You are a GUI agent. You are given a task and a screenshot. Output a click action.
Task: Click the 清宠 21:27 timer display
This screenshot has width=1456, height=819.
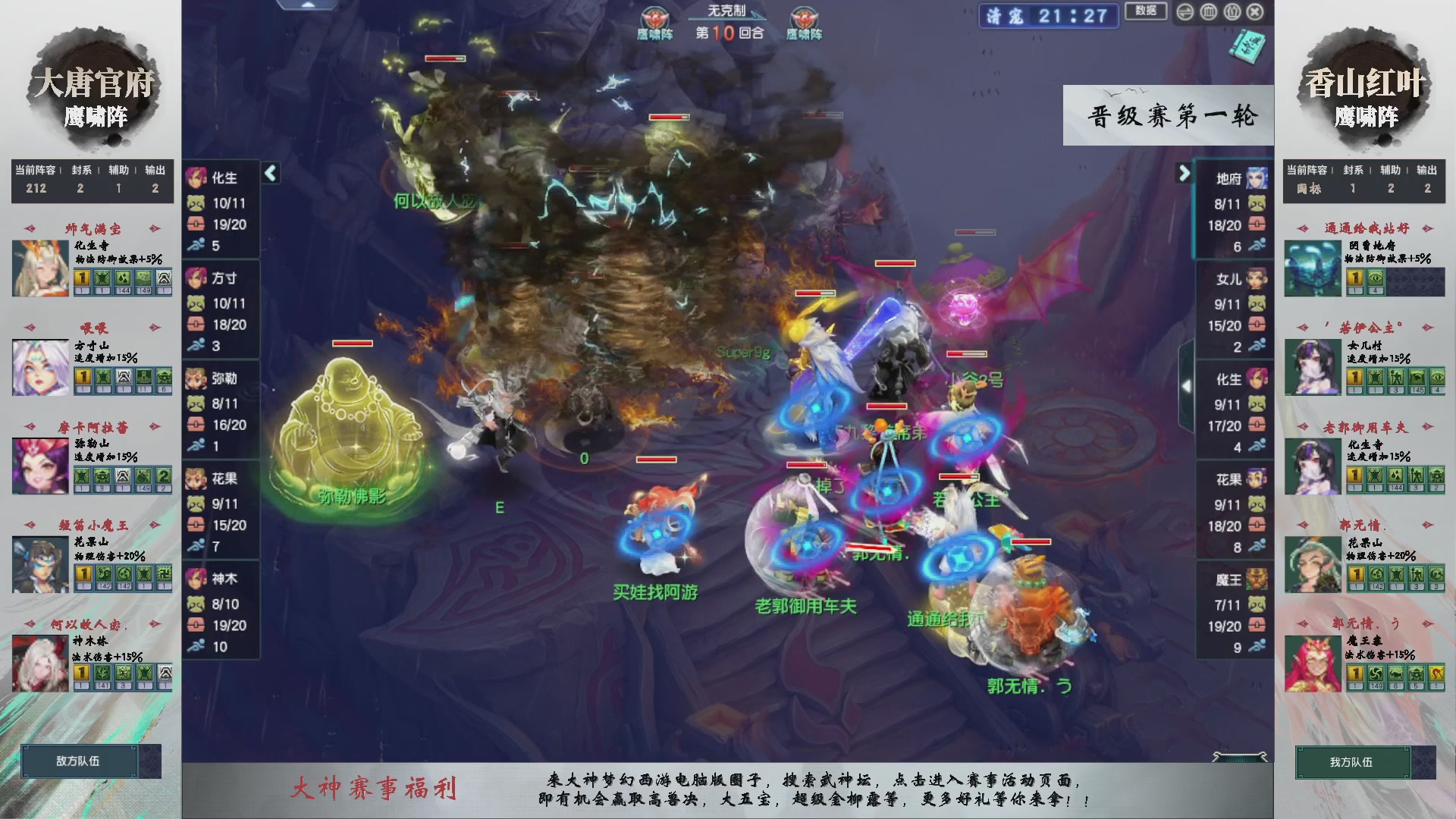(x=1047, y=17)
